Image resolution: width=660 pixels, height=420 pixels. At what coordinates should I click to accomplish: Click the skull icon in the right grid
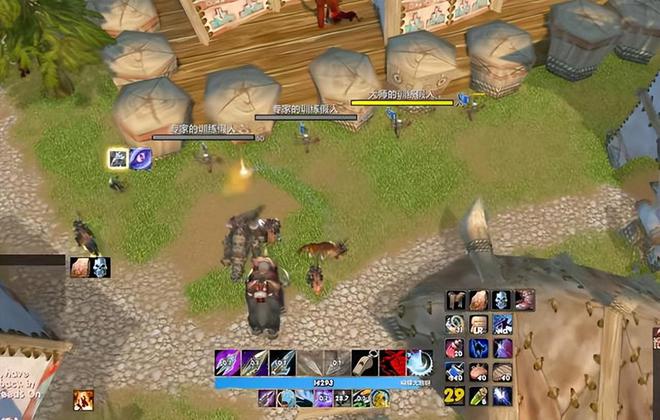[502, 300]
